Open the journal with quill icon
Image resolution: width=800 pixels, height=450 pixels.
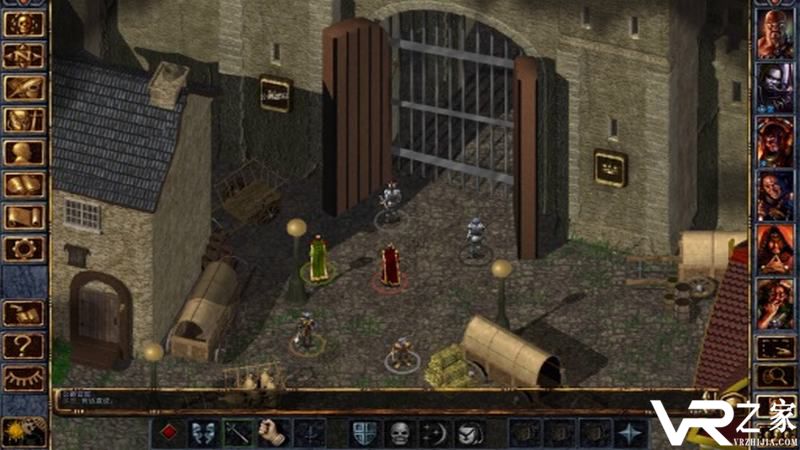click(24, 88)
